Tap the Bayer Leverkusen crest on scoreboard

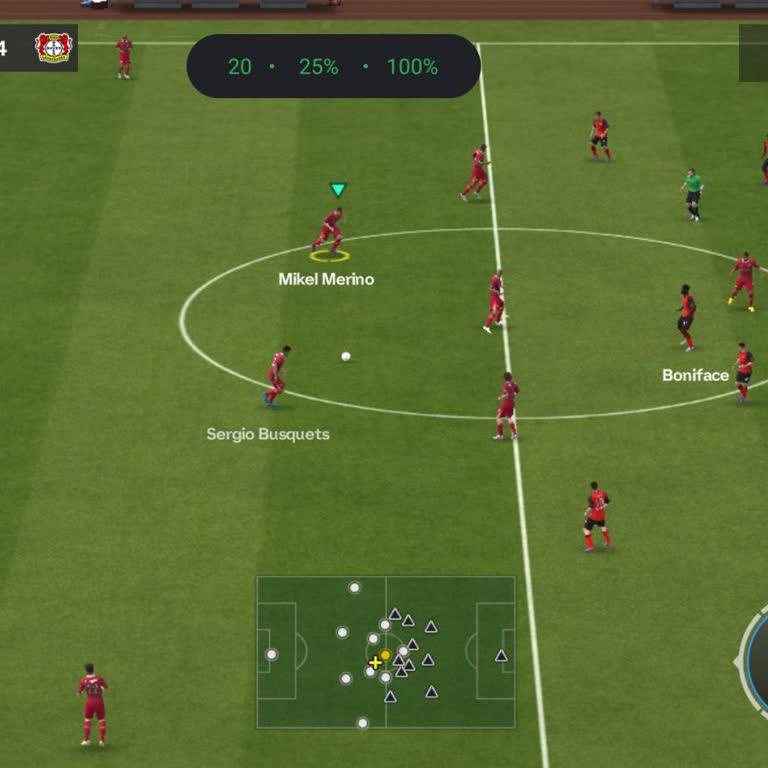[53, 48]
